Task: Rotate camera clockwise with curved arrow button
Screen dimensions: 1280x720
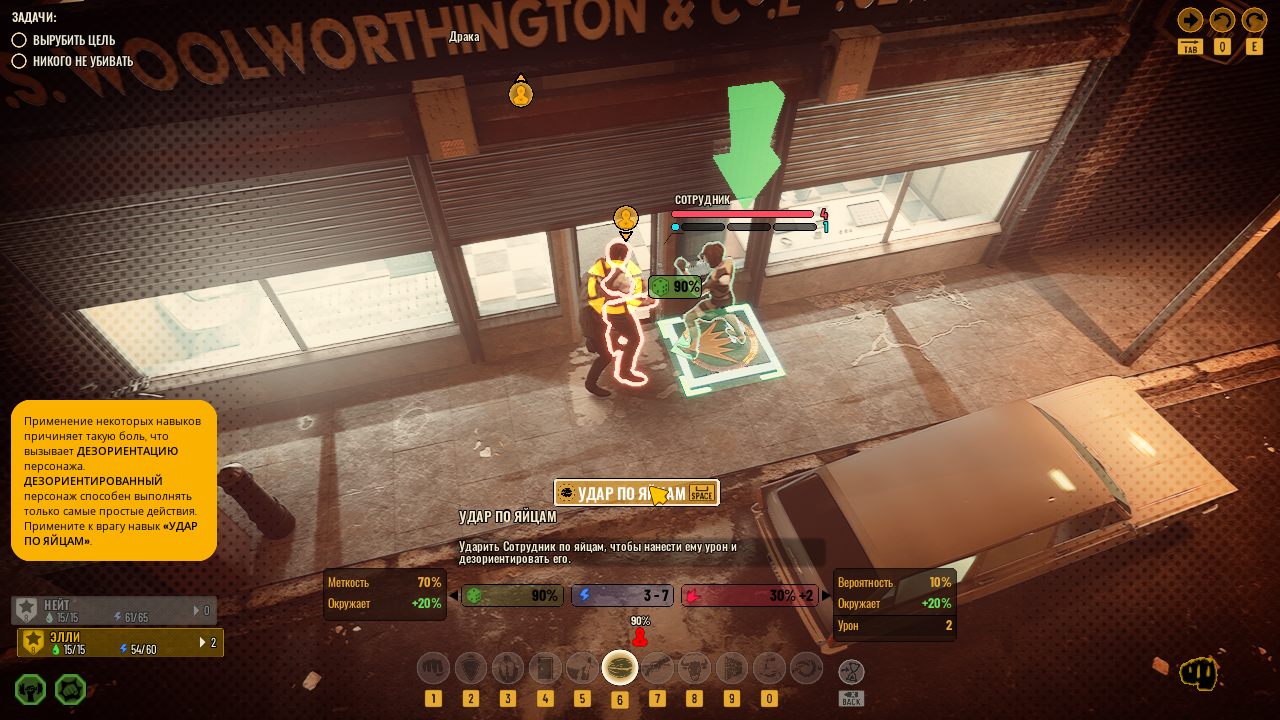Action: click(x=1254, y=20)
